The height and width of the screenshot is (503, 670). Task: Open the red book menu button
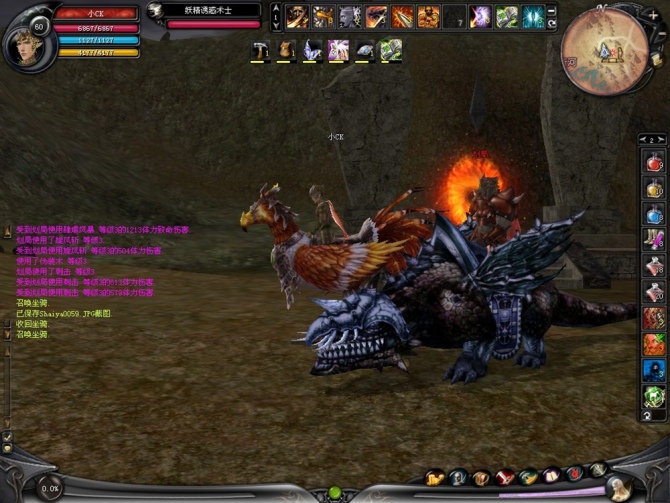point(505,477)
